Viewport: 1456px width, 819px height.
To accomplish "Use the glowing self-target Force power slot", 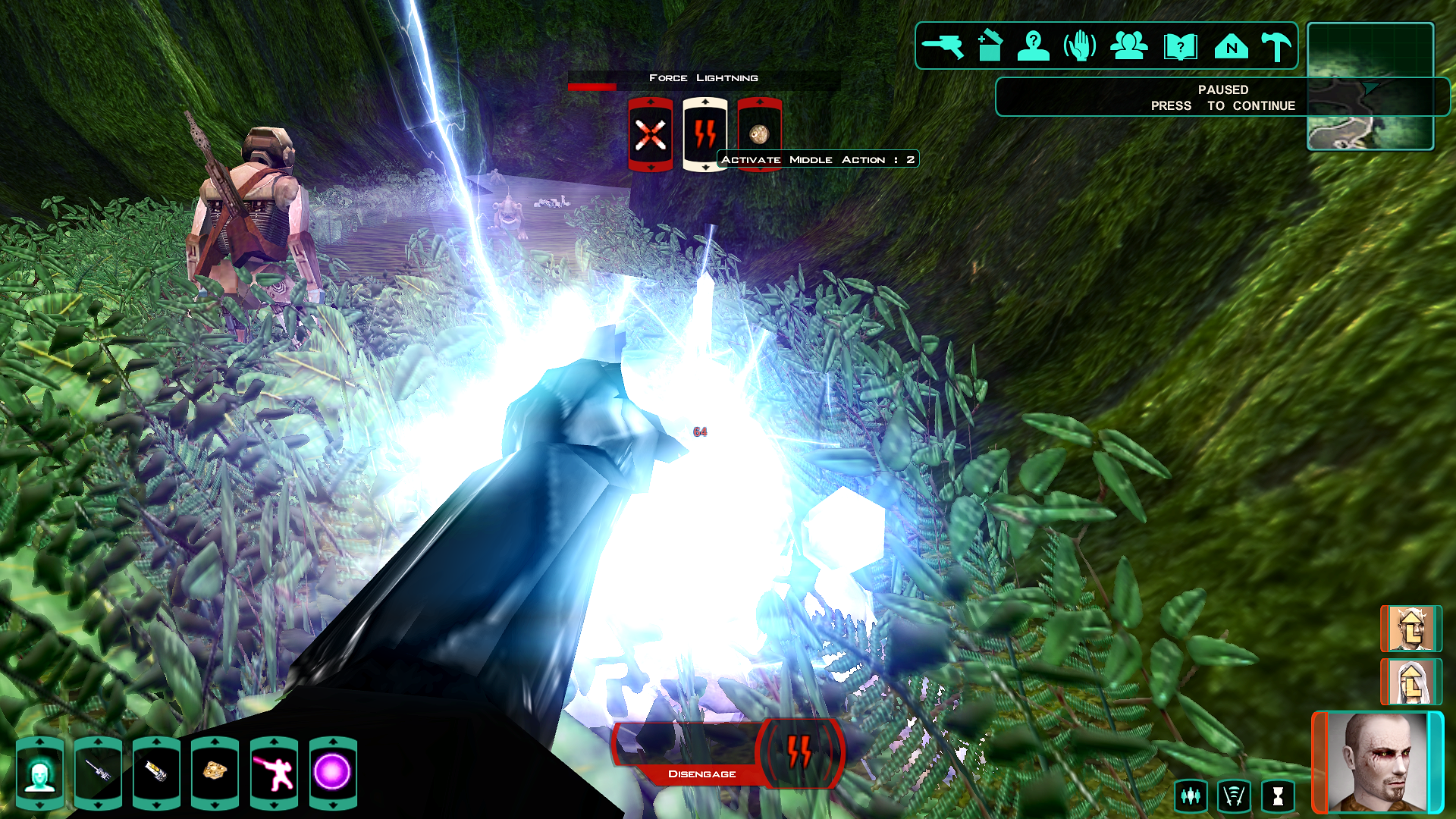I will [x=39, y=773].
